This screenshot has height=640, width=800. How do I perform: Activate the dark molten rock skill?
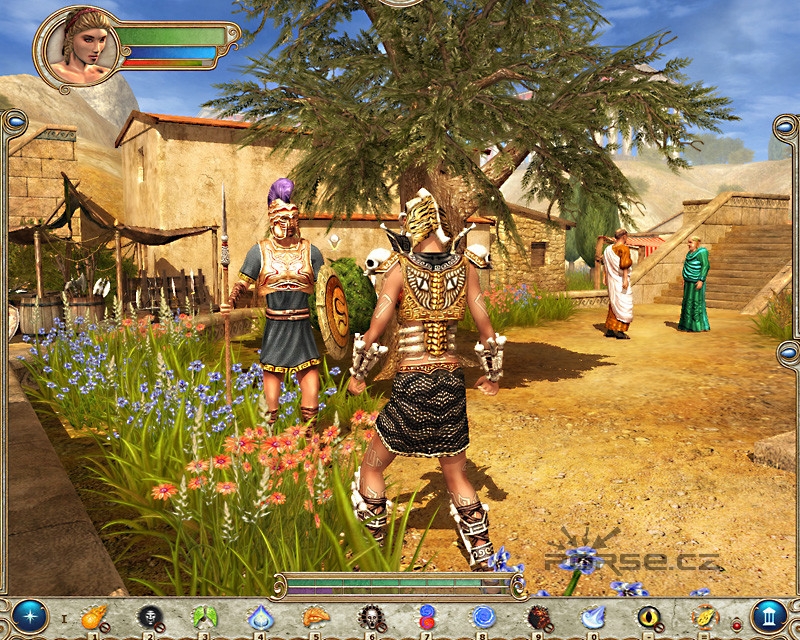538,617
